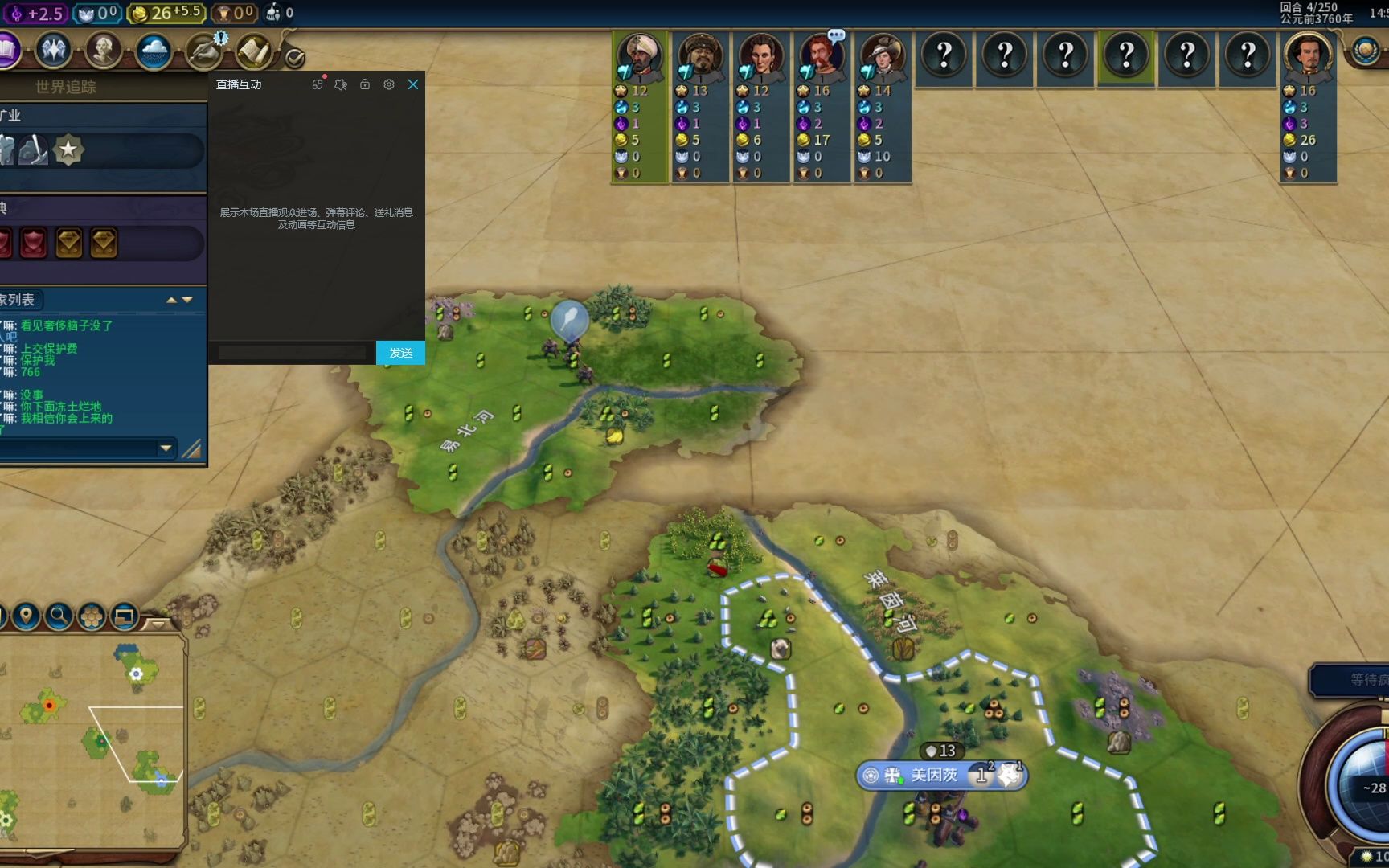The width and height of the screenshot is (1389, 868).
Task: Open the writing-hand button with alert badge
Action: tap(204, 52)
